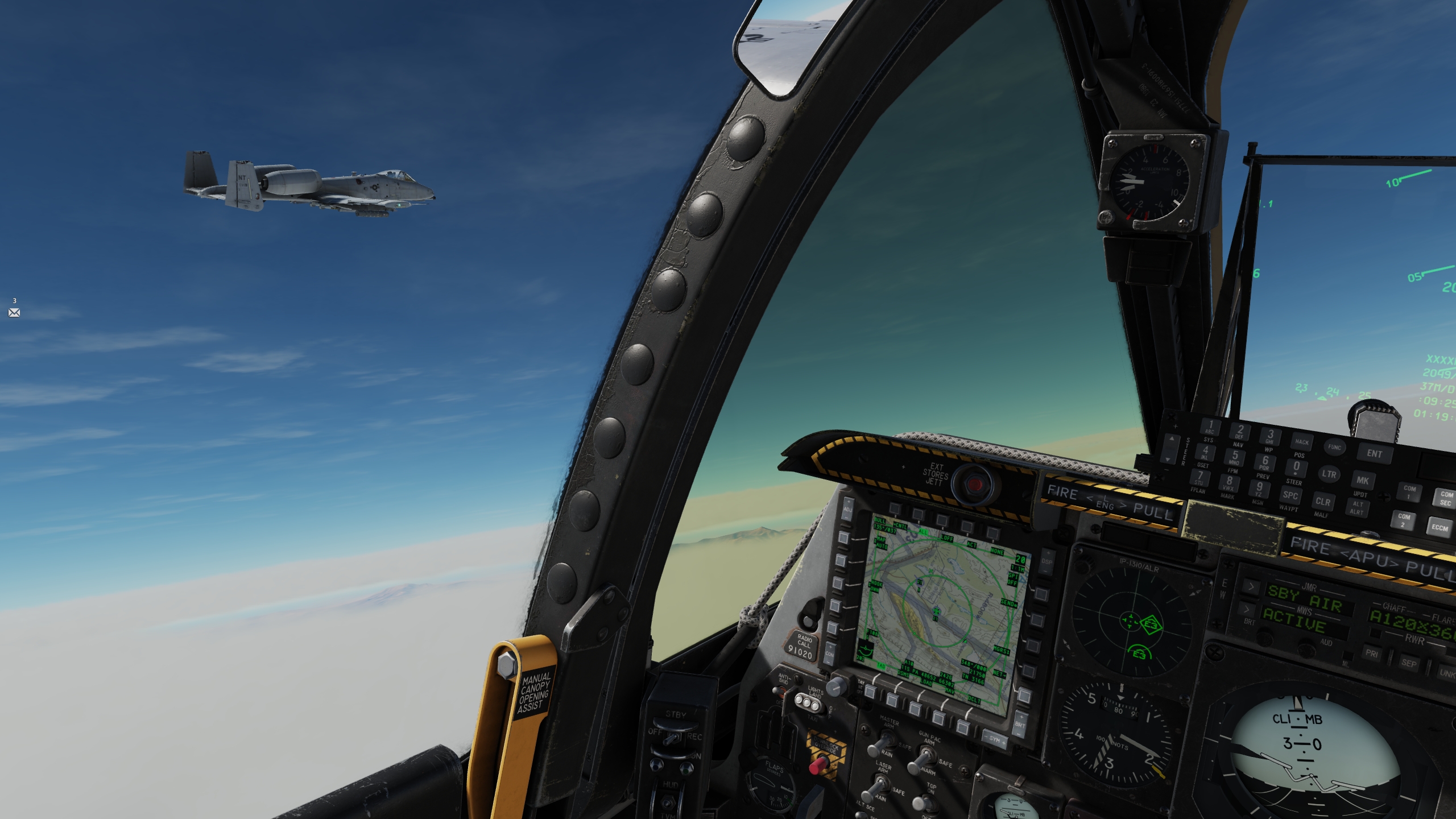The width and height of the screenshot is (1456, 819).
Task: Tap the HACK button on the UFC
Action: [1301, 441]
